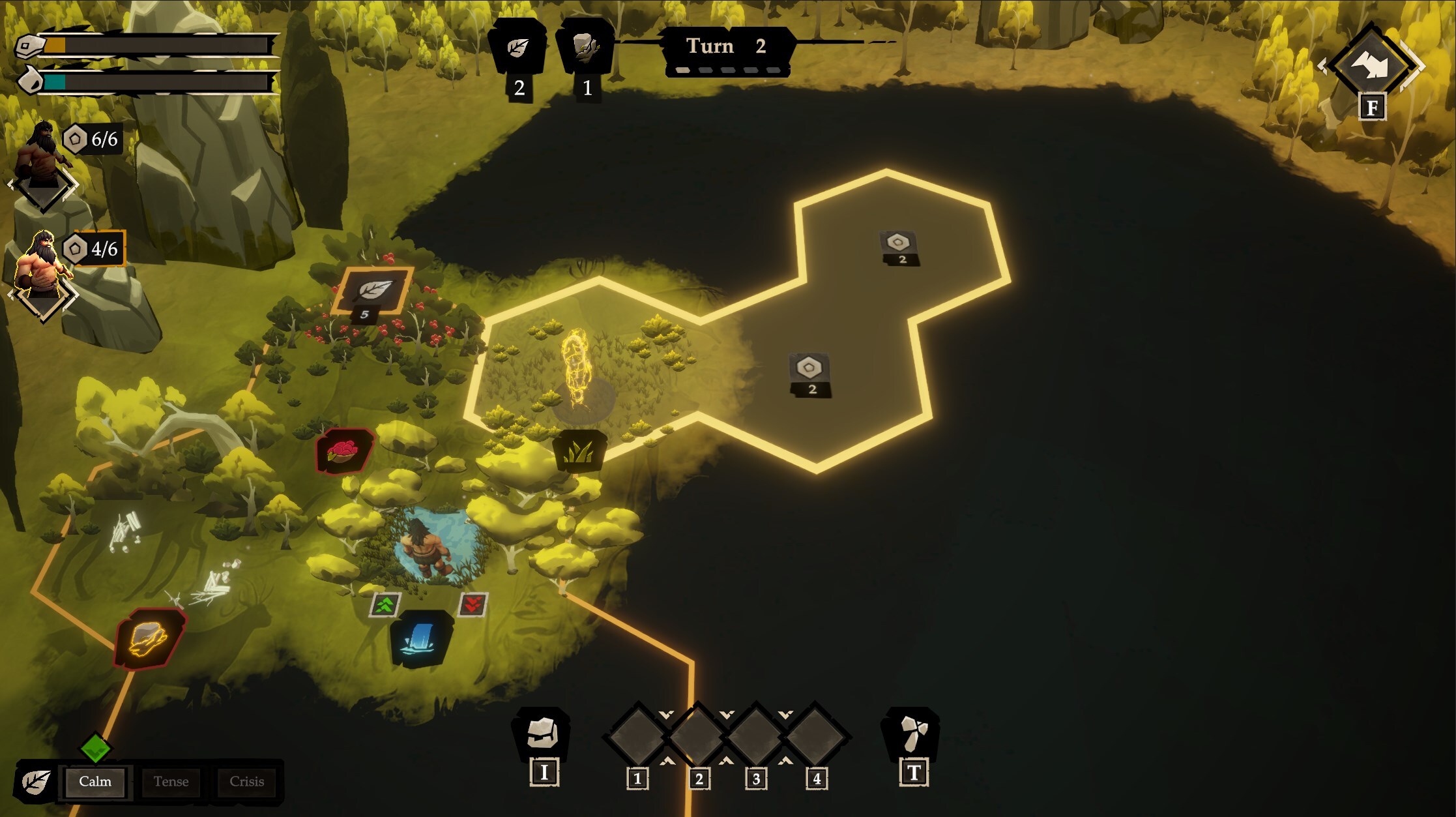
Task: Click the leaf icon beside stance tabs
Action: point(36,781)
